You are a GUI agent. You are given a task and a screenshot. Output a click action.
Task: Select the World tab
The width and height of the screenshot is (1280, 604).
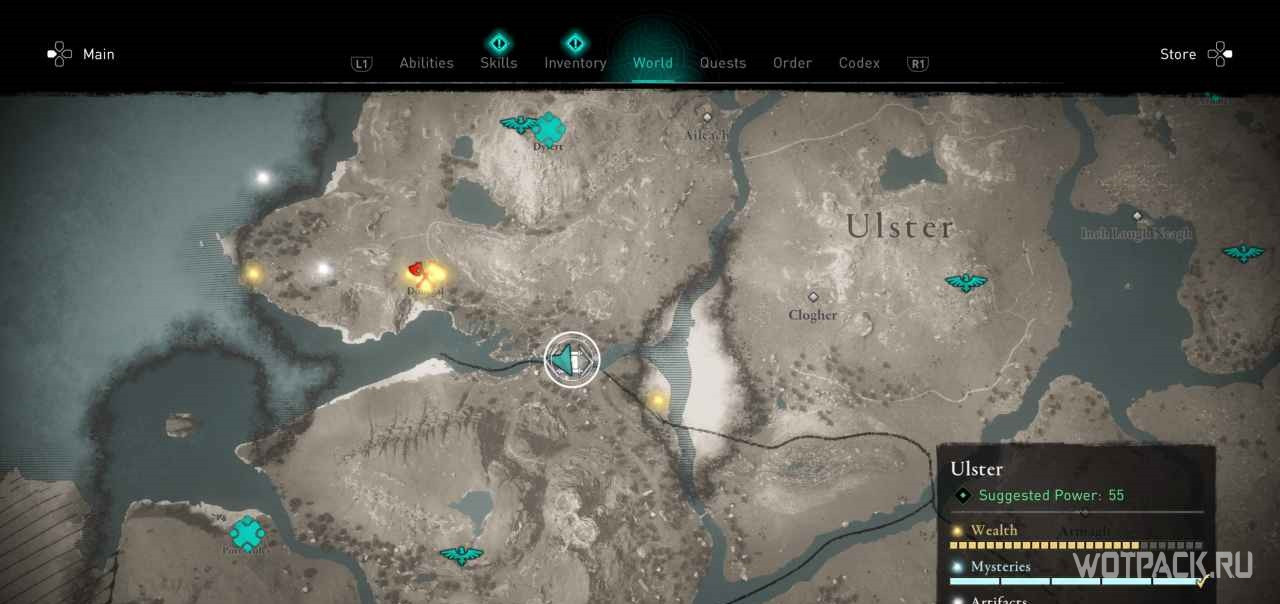[652, 63]
